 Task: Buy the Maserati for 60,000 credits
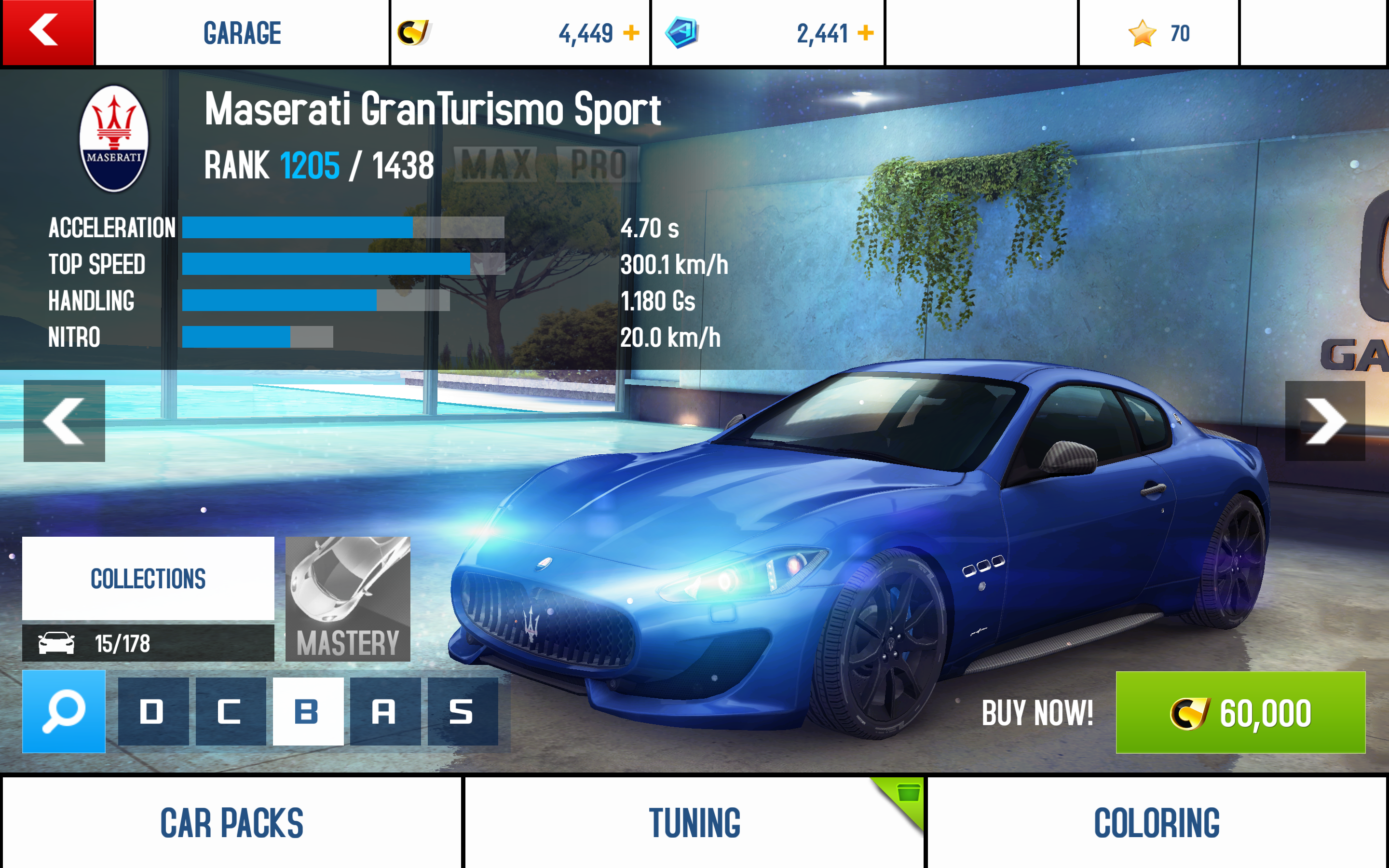[1240, 712]
